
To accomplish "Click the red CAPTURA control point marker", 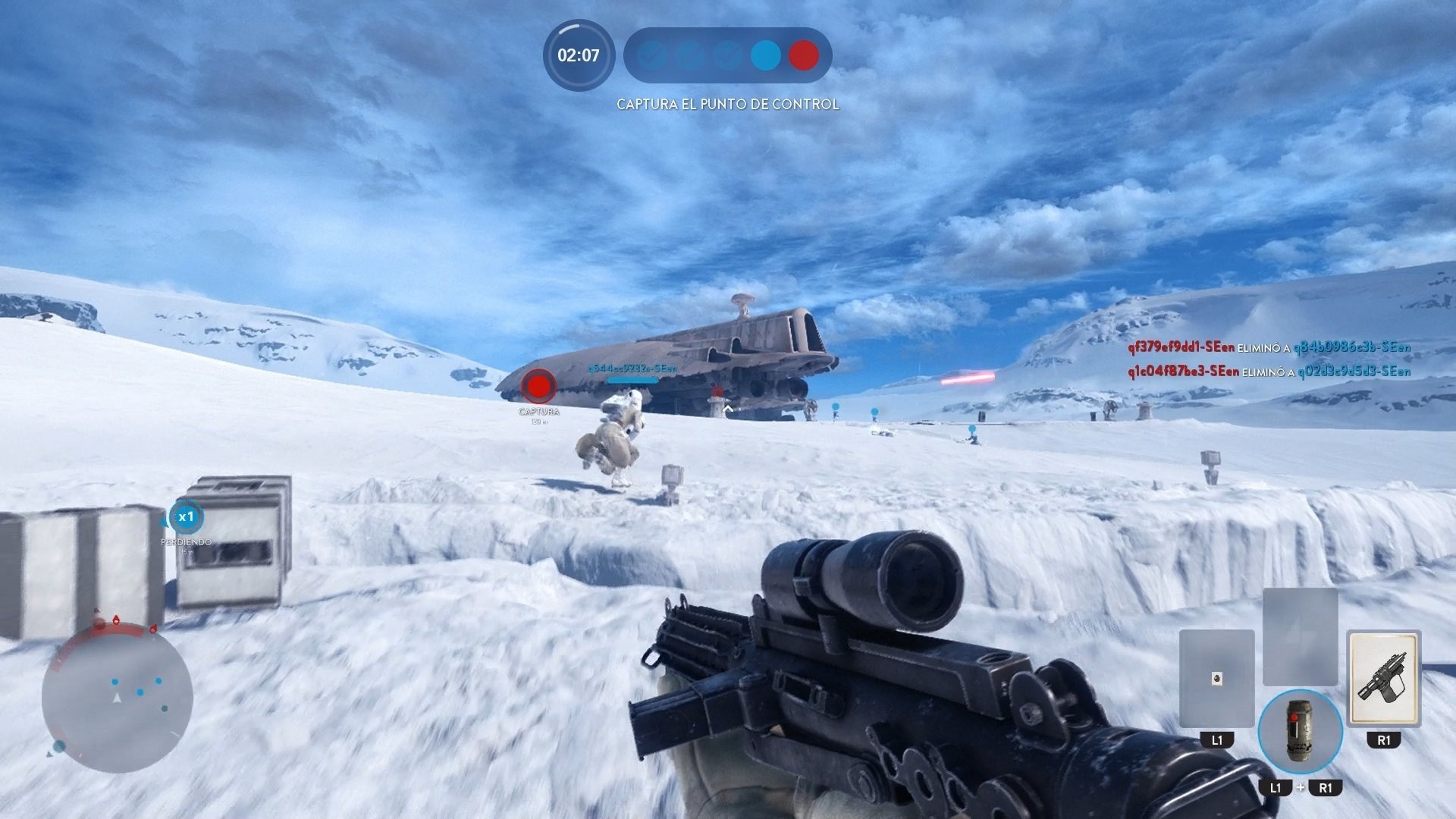I will pyautogui.click(x=540, y=387).
